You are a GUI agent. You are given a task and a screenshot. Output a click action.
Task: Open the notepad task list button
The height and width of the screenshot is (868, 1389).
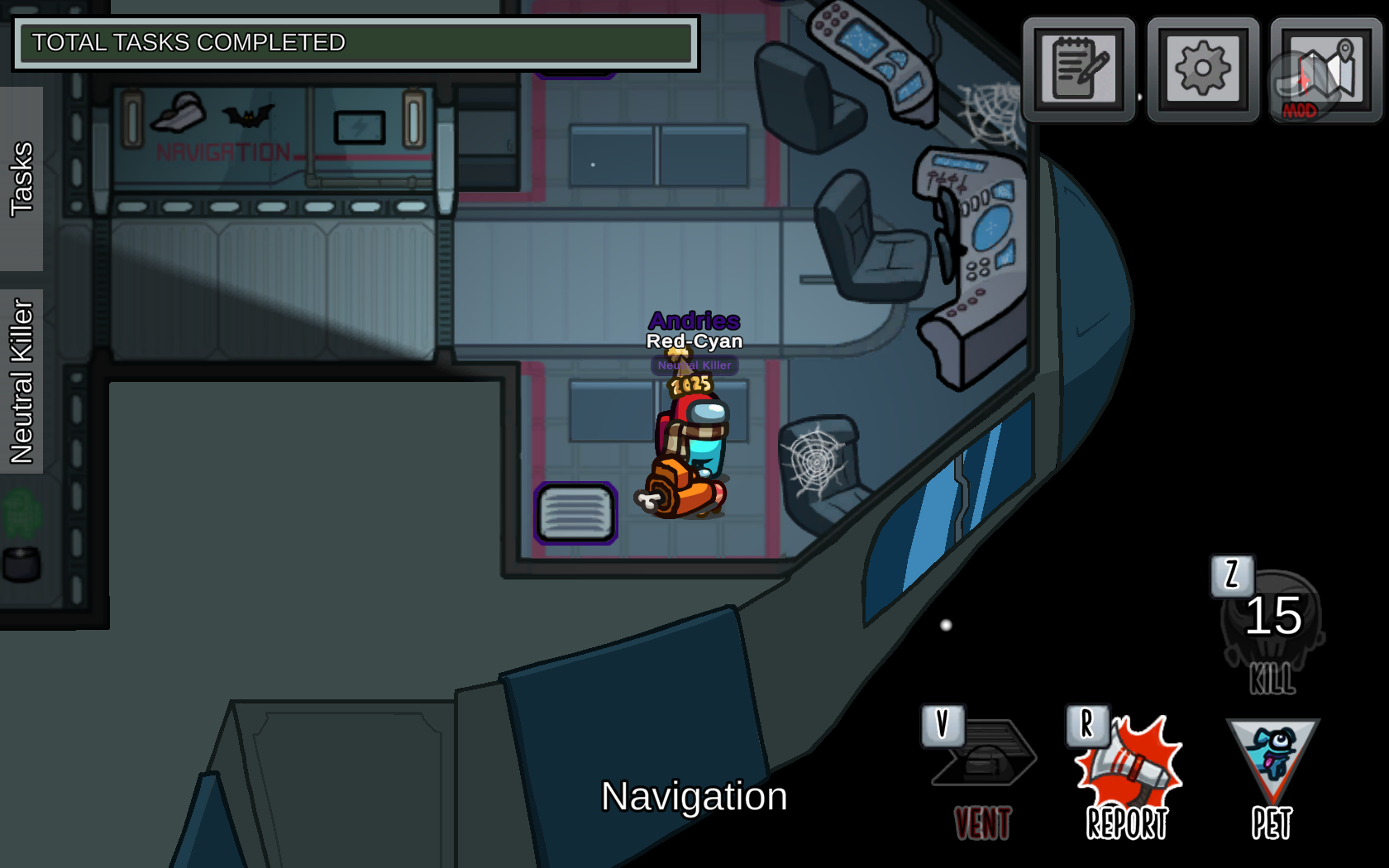coord(1079,69)
